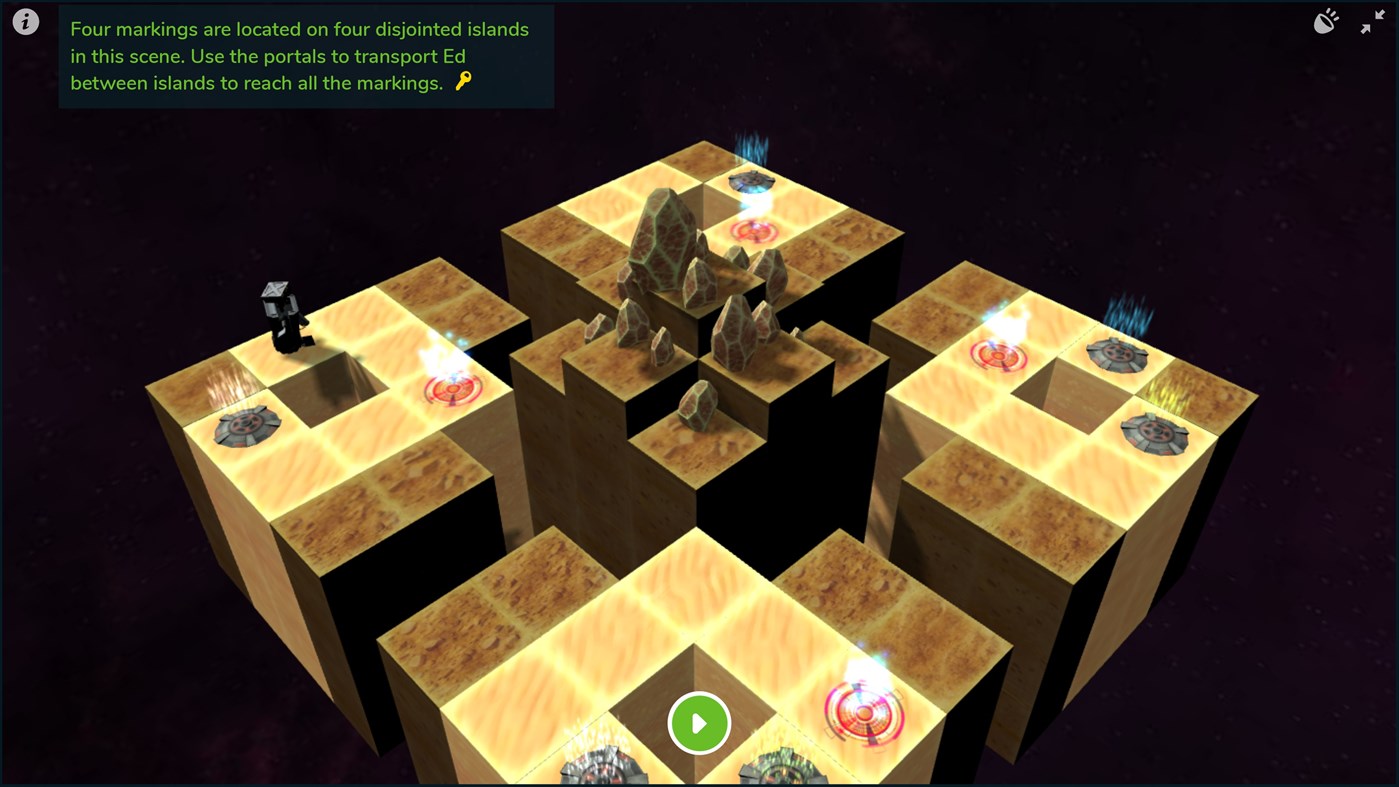
Task: Click the blue-flamed portal on the top island
Action: coord(752,180)
